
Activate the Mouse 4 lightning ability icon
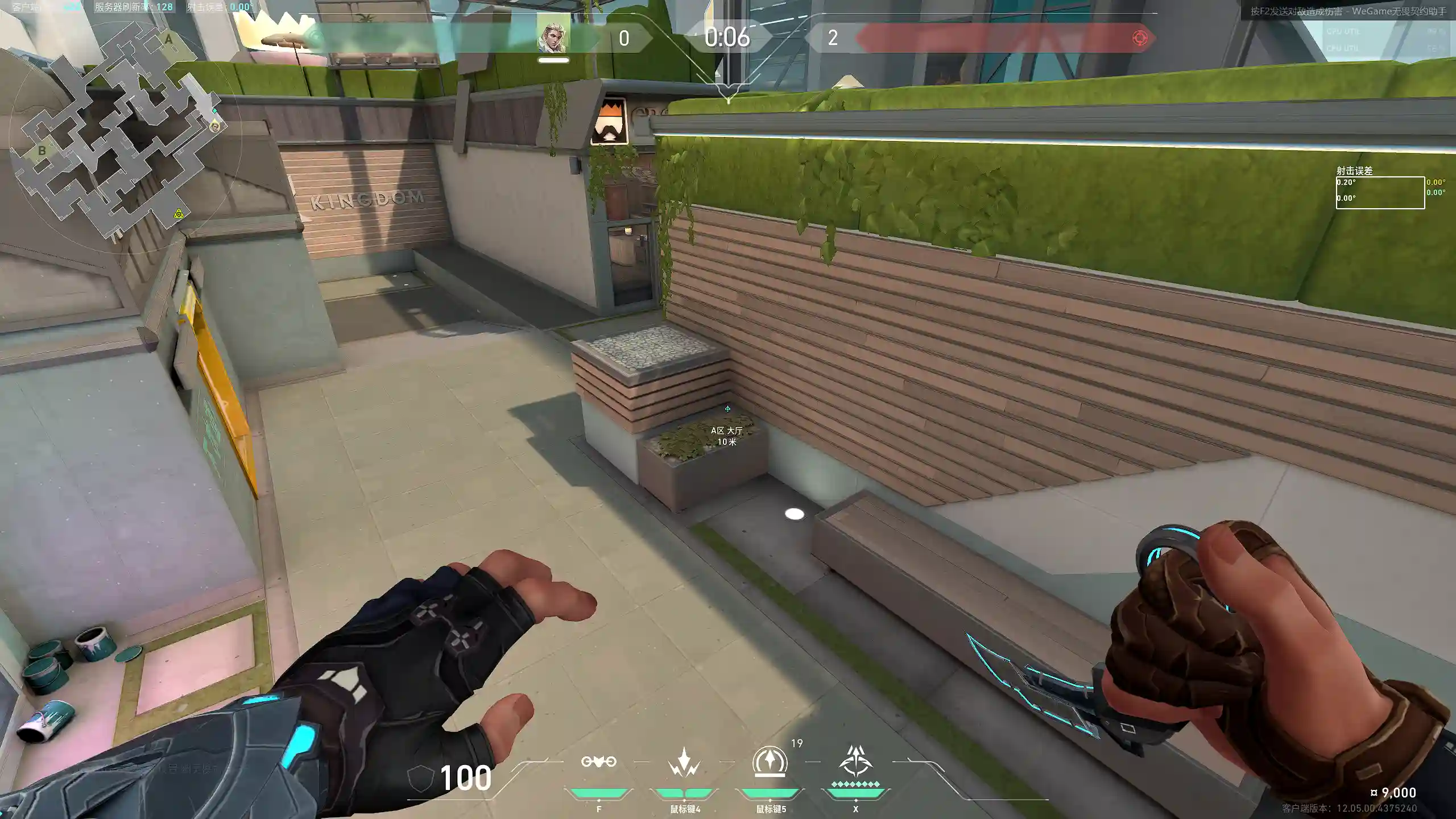click(684, 762)
